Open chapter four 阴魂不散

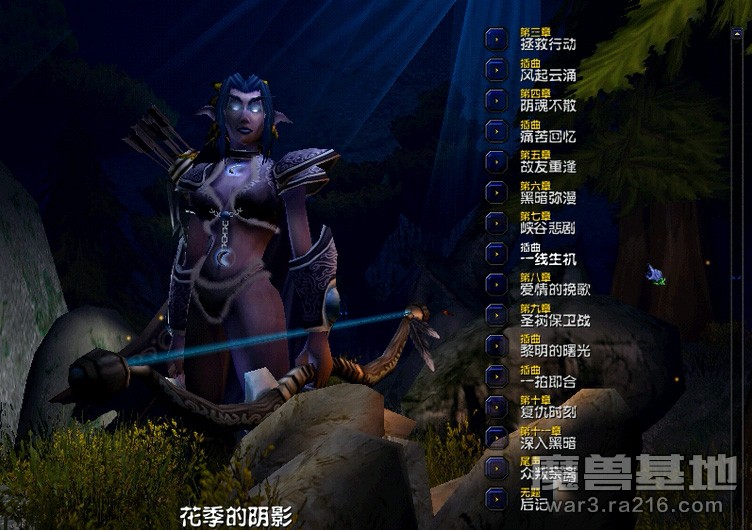coord(497,100)
